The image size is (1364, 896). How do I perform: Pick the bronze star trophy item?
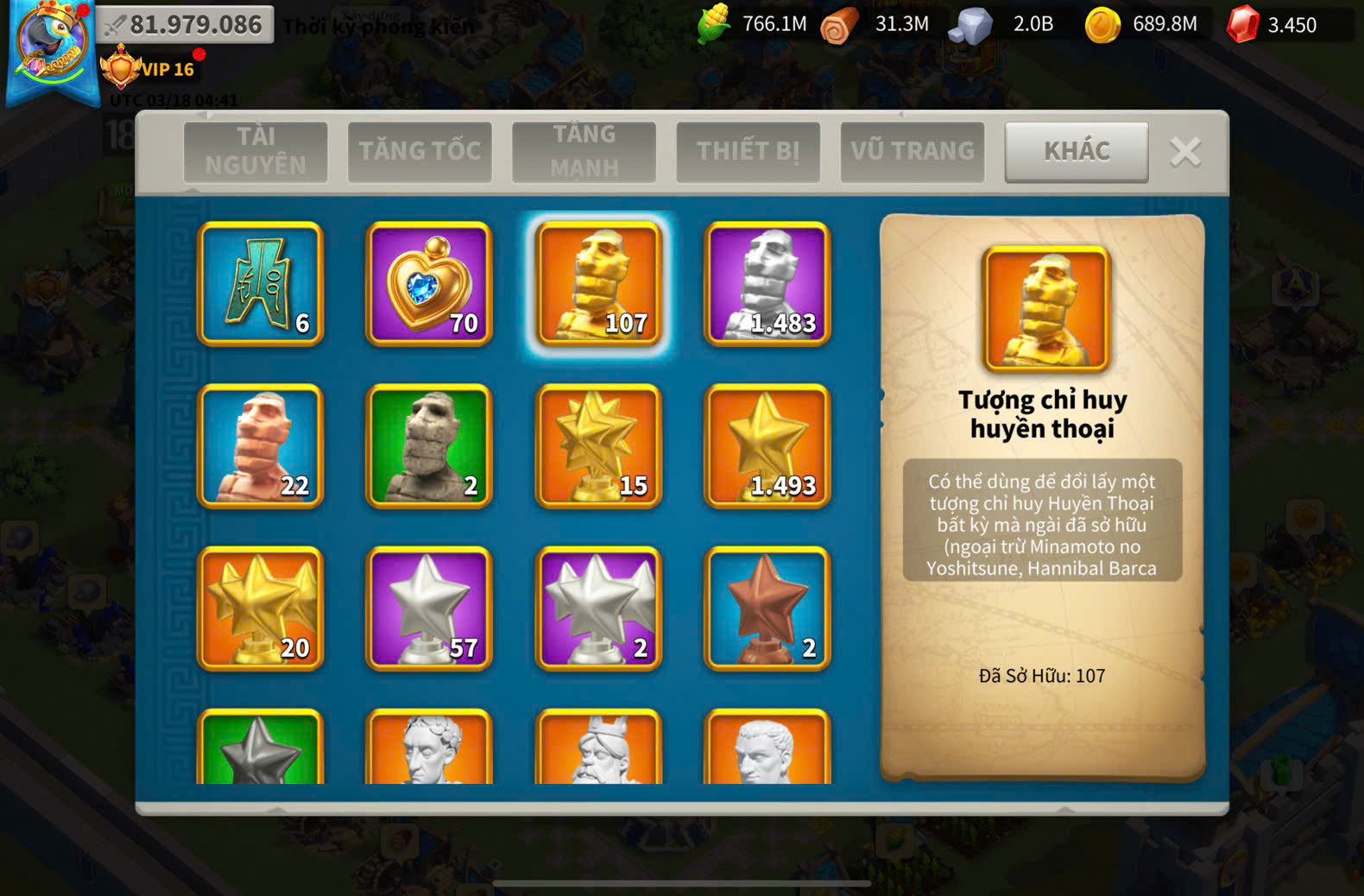pos(767,609)
